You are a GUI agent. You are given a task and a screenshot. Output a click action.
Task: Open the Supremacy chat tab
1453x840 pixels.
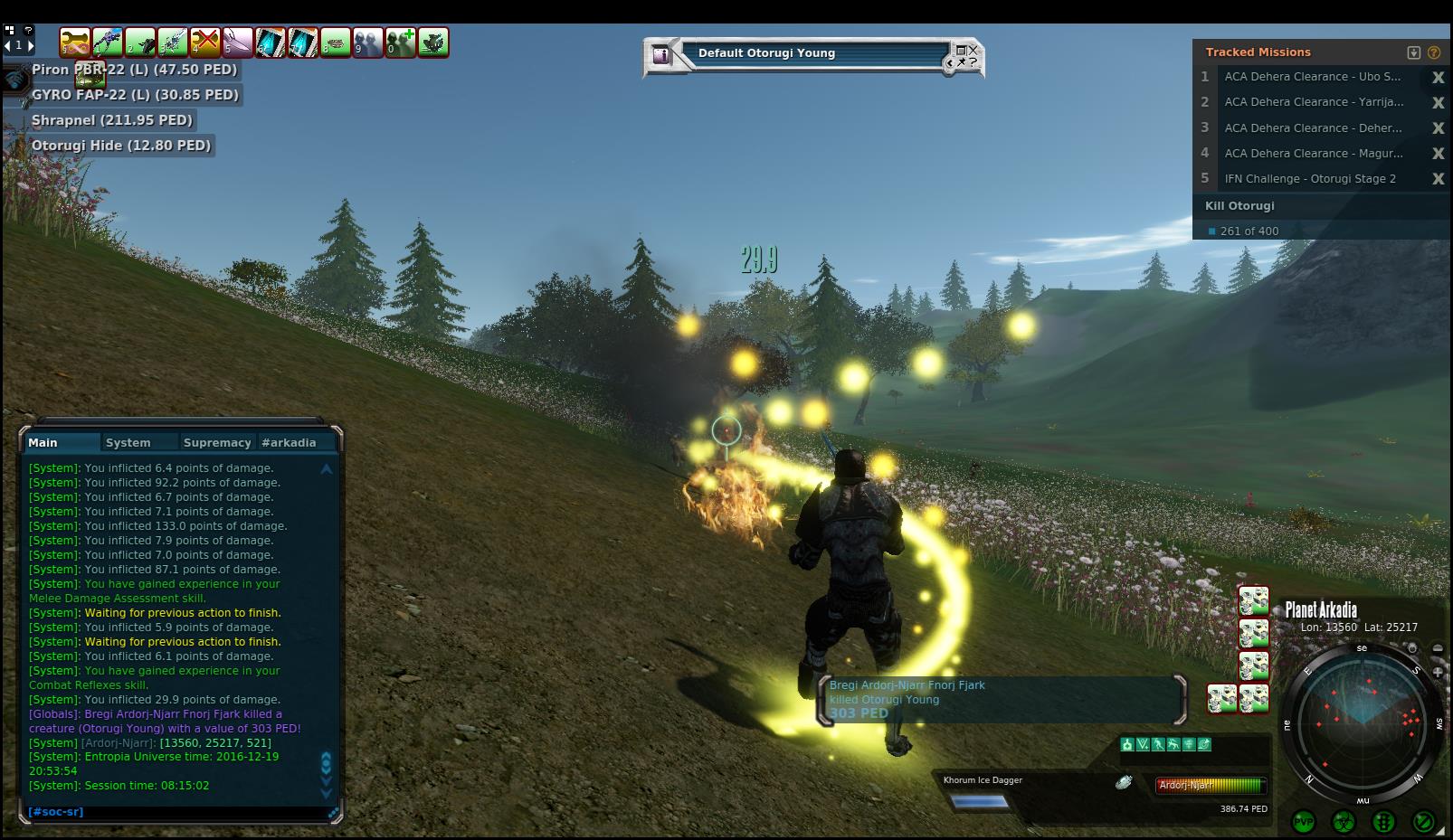(216, 443)
